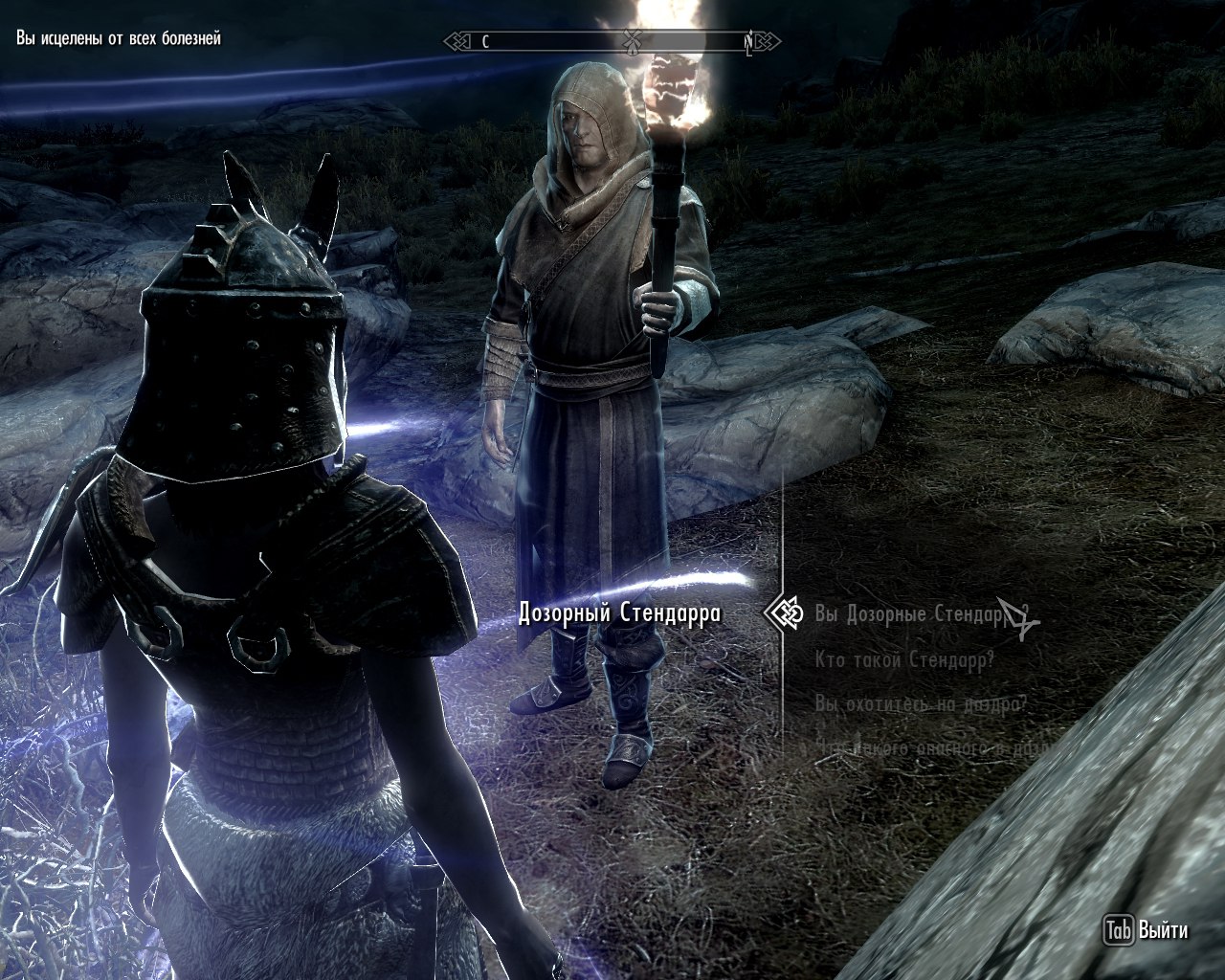The width and height of the screenshot is (1225, 980).
Task: Select dialogue option "Вы охотитесь на даэдра?"
Action: click(921, 704)
